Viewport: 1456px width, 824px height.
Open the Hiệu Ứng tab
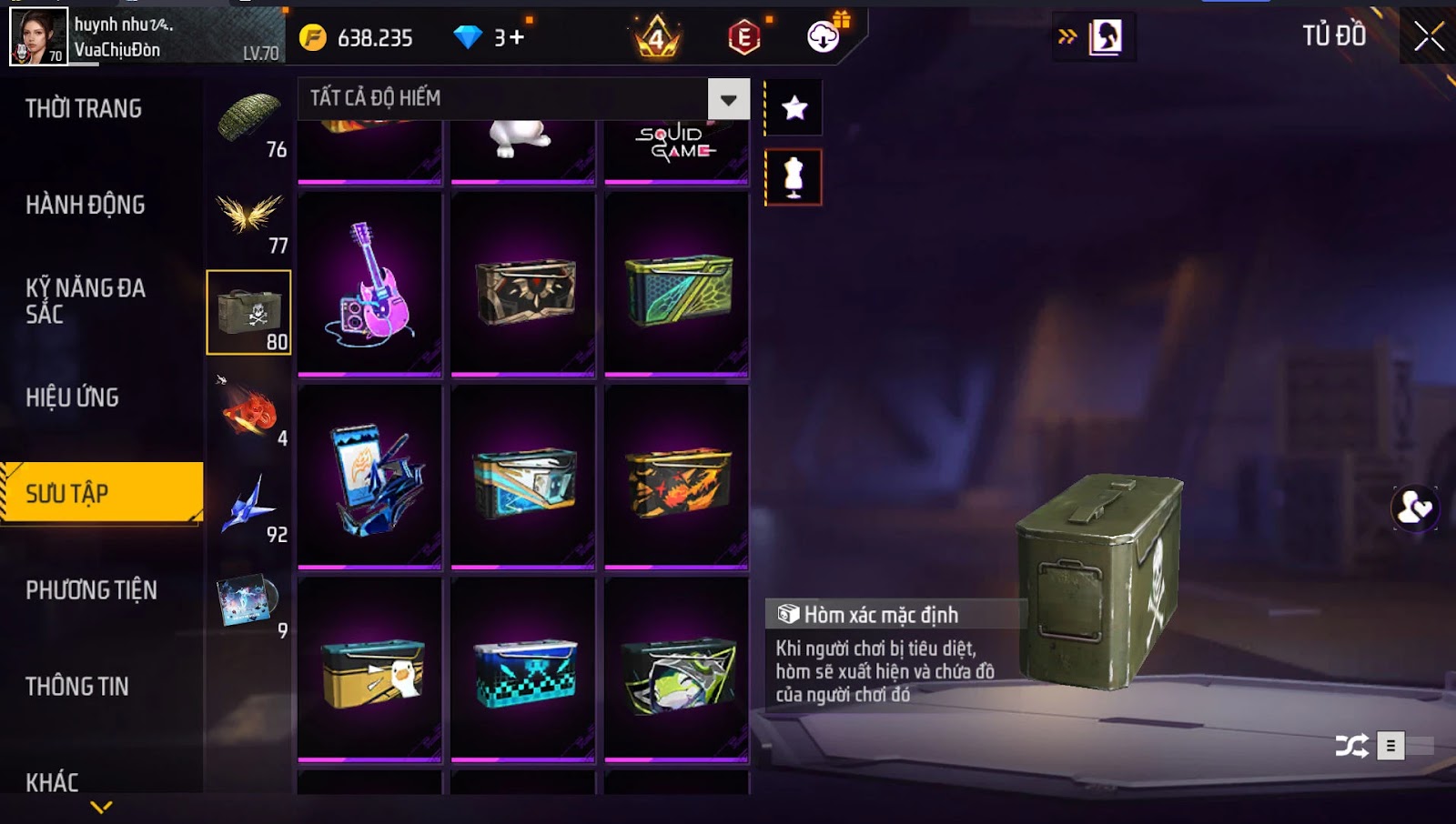73,397
